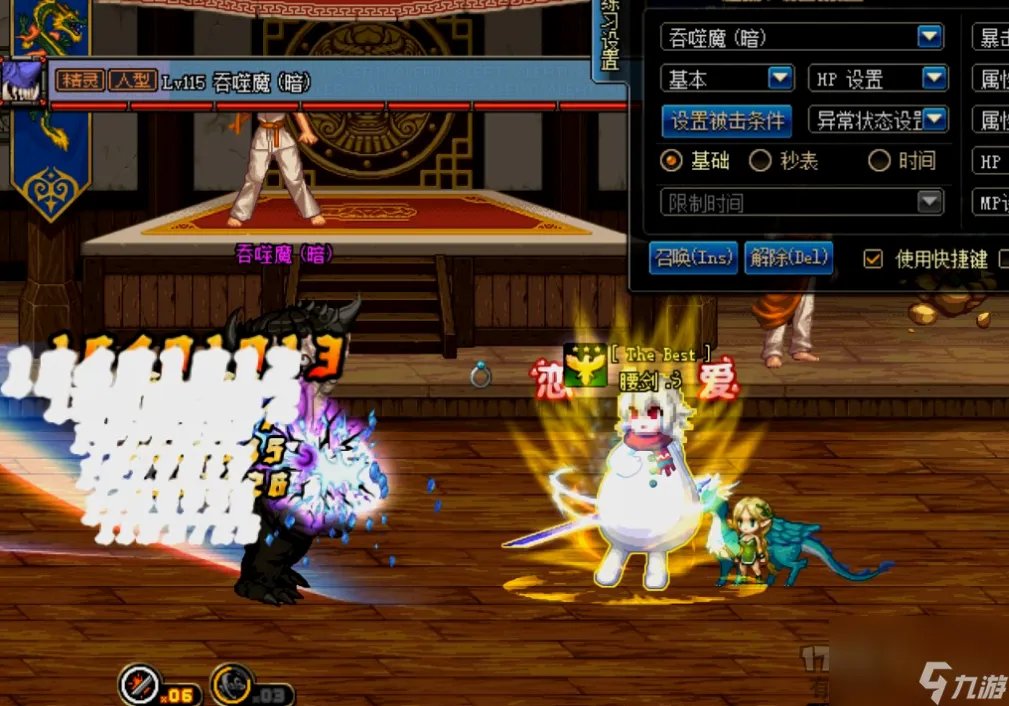Select the 时间 radio option
The width and height of the screenshot is (1009, 706).
pyautogui.click(x=880, y=160)
